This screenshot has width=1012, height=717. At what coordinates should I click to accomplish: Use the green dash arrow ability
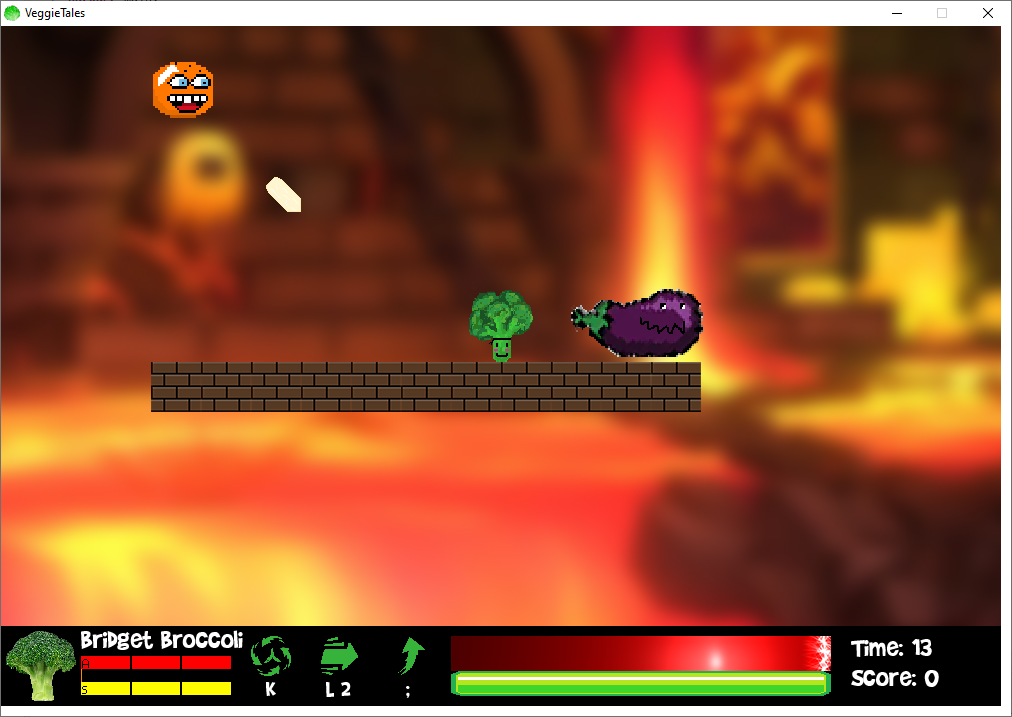[x=339, y=656]
